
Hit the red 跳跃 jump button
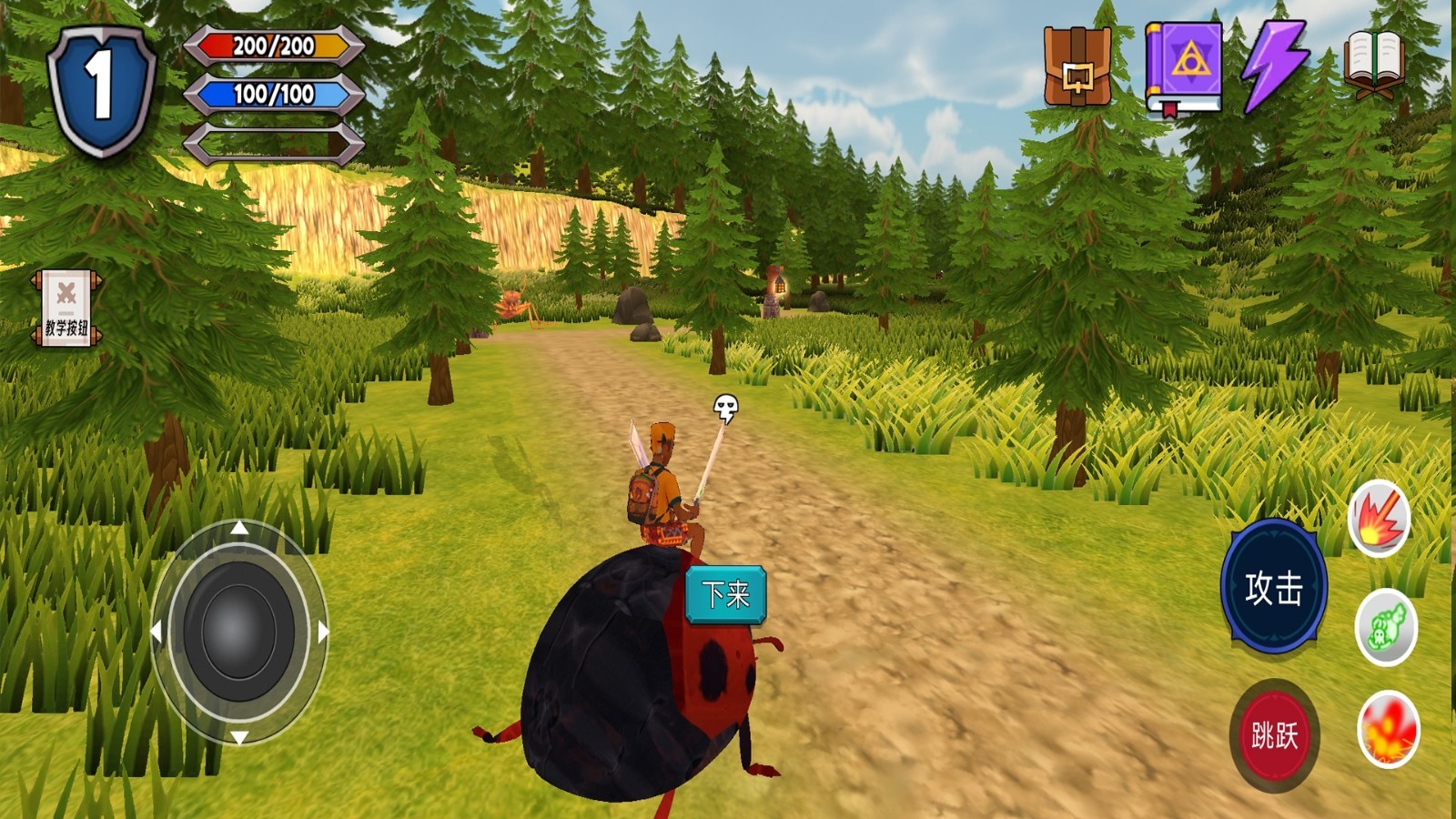point(1274,734)
